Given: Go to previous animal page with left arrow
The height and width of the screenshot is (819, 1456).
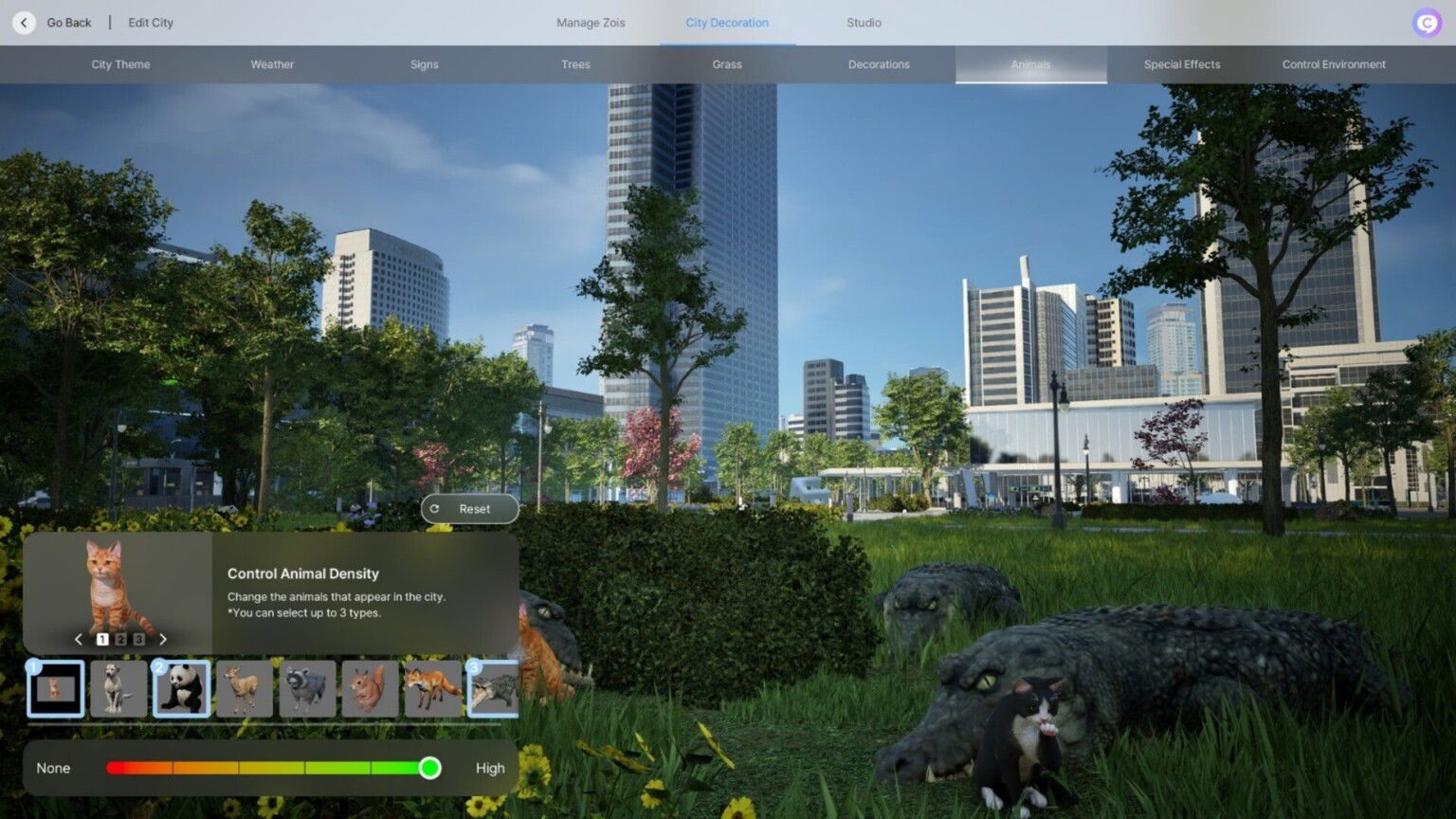Looking at the screenshot, I should point(79,639).
